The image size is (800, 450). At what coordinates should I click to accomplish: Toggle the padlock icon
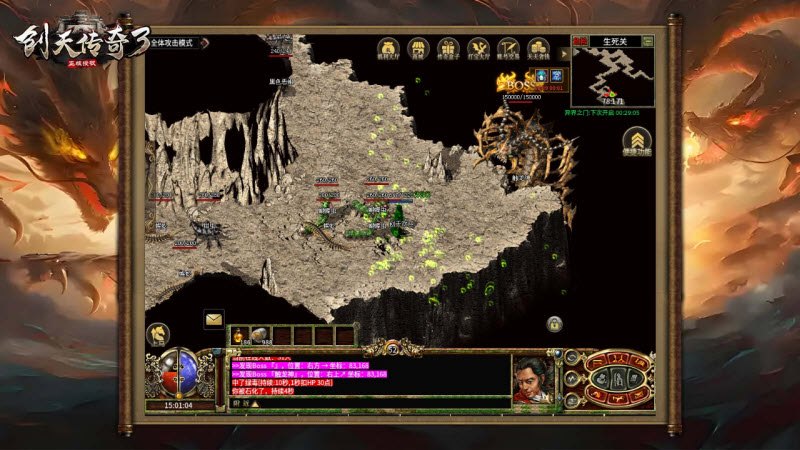point(553,323)
